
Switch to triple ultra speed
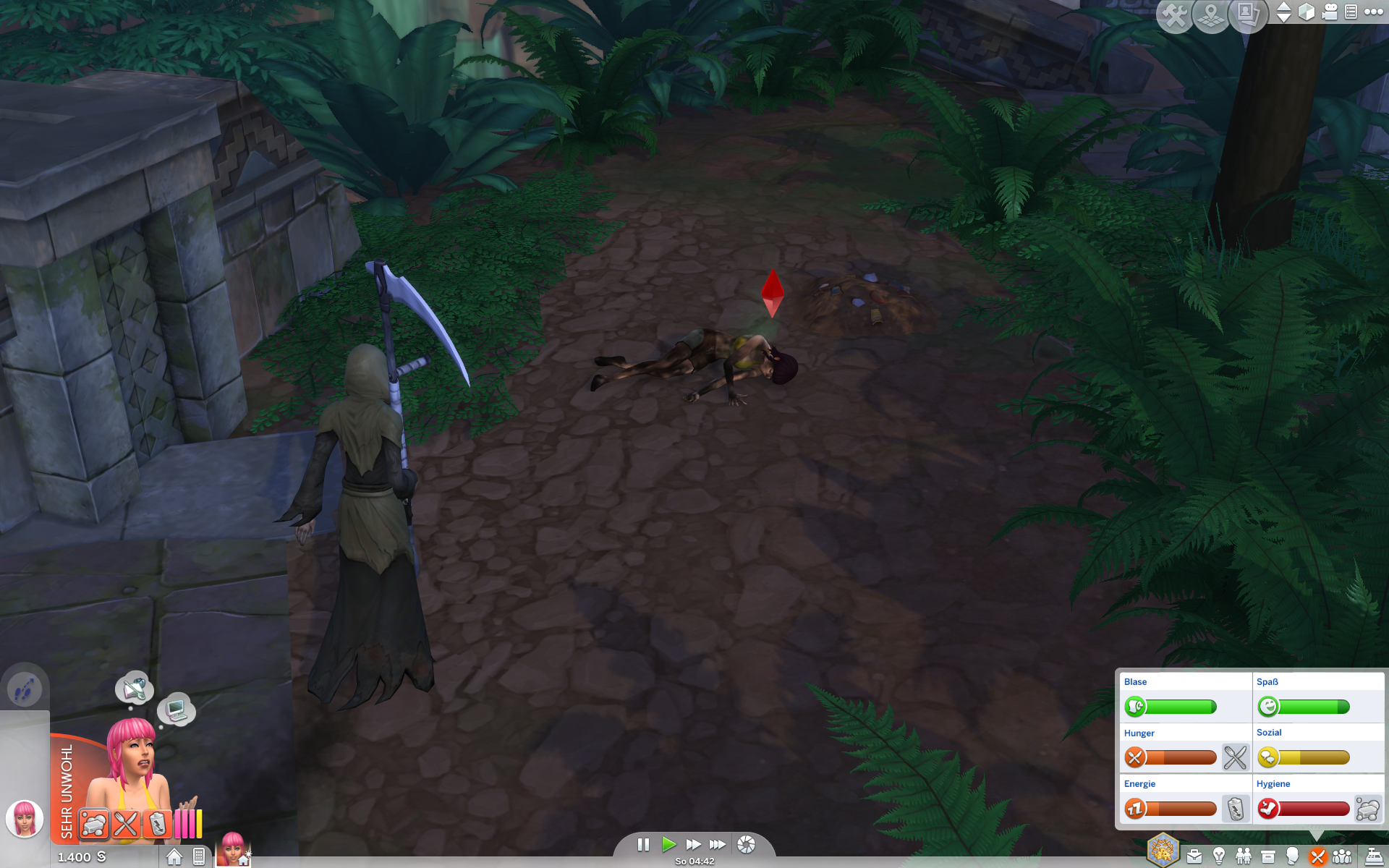point(718,844)
